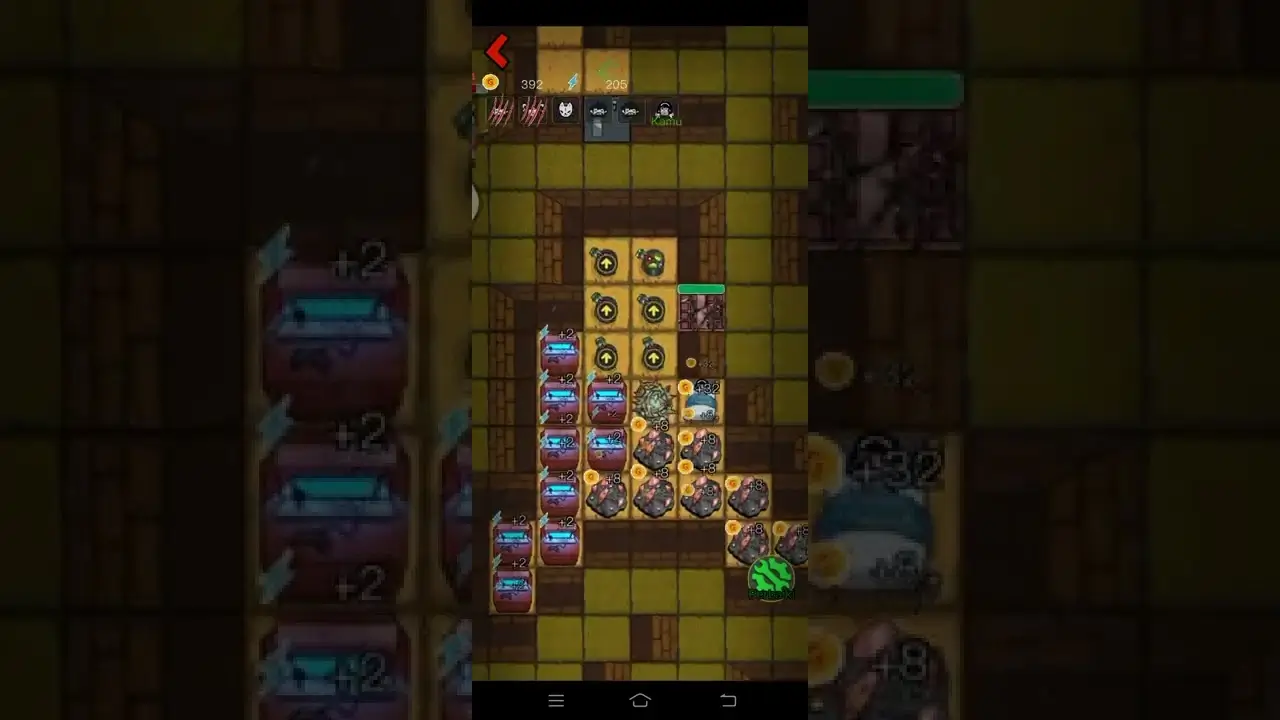Tap the gold coin currency icon

[x=490, y=82]
